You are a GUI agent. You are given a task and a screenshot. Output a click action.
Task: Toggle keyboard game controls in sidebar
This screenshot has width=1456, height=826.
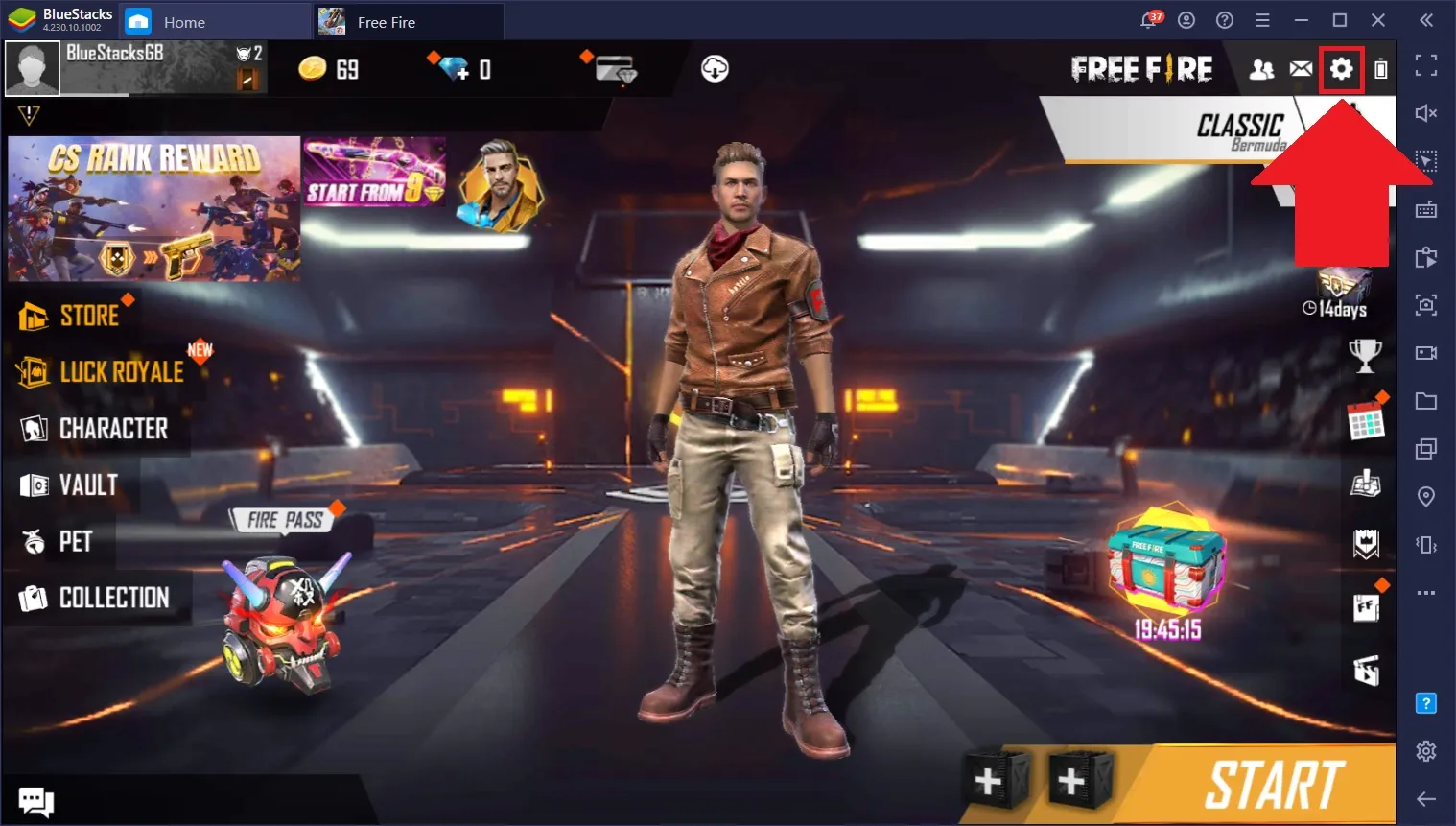pyautogui.click(x=1426, y=209)
